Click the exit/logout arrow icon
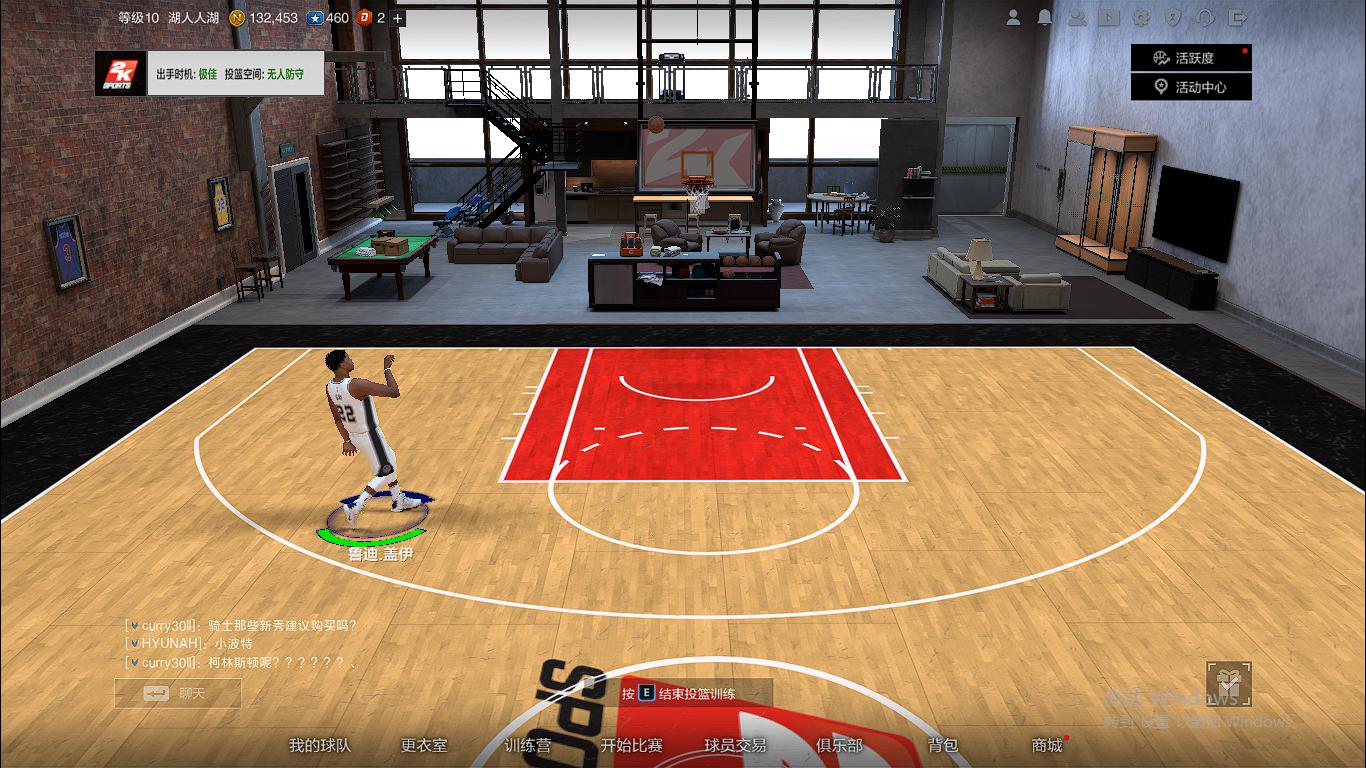 pyautogui.click(x=1239, y=17)
